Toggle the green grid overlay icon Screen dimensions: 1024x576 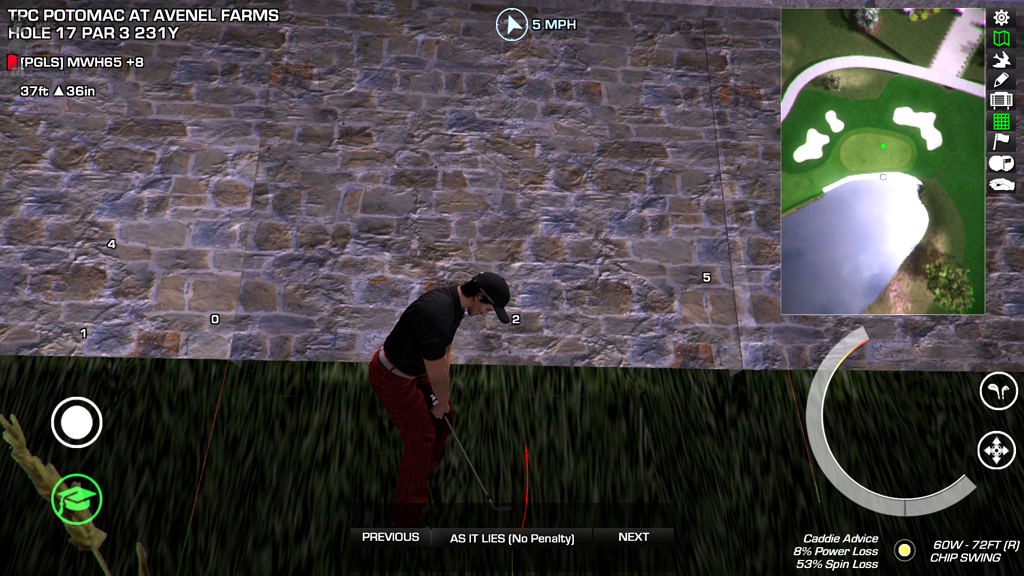tap(1001, 121)
